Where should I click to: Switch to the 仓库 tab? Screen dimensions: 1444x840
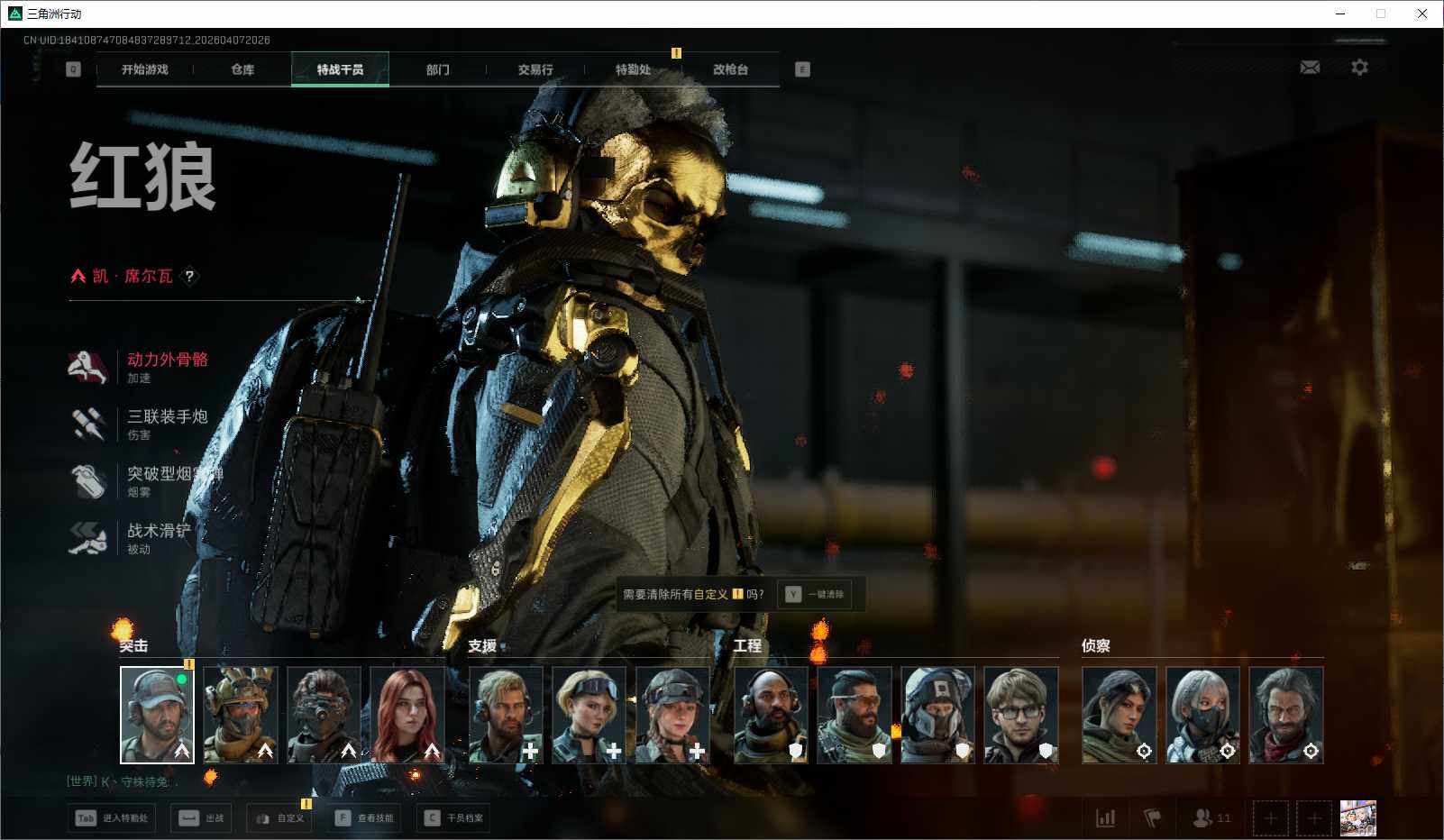(242, 69)
